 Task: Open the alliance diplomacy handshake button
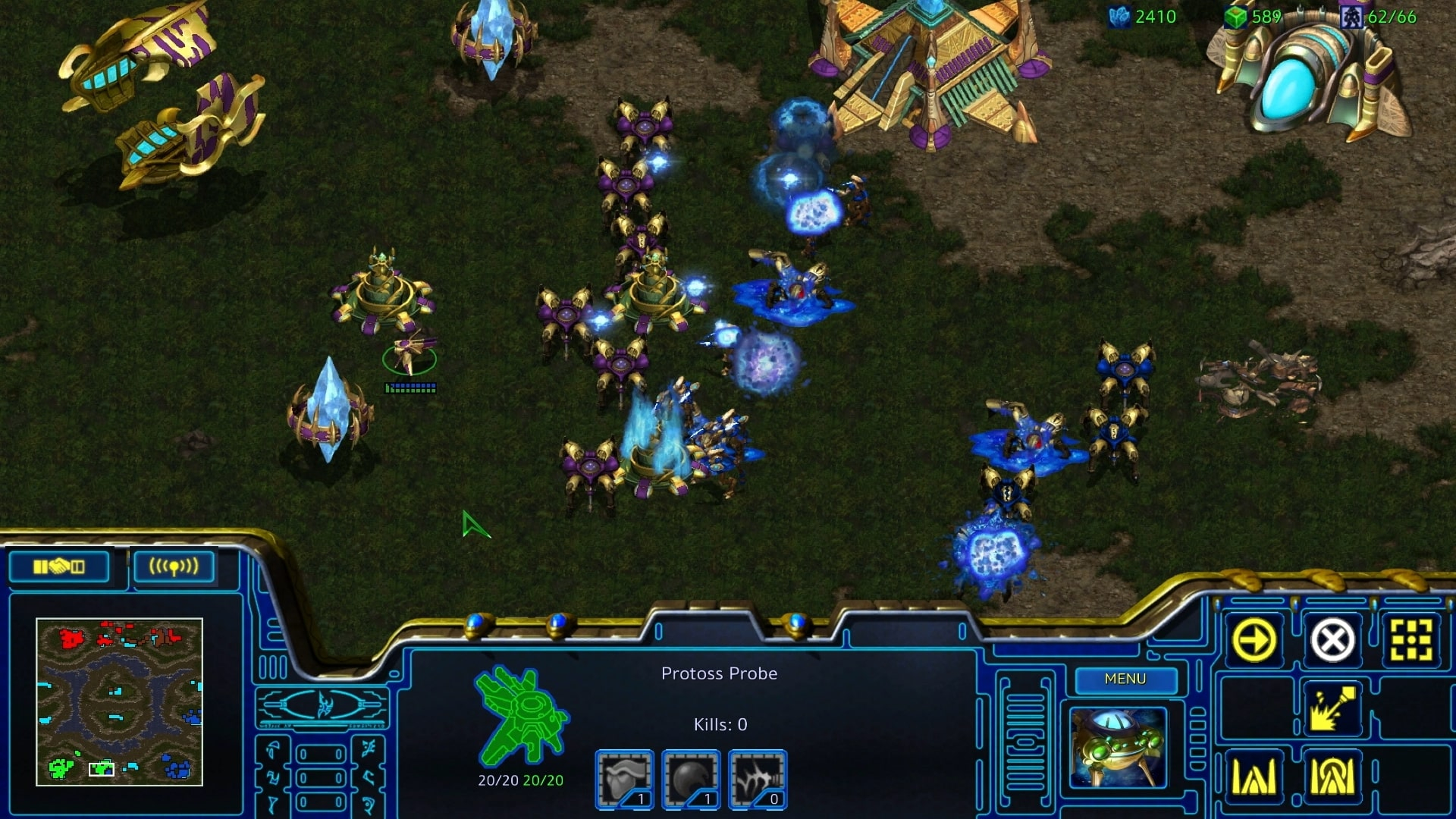click(59, 566)
